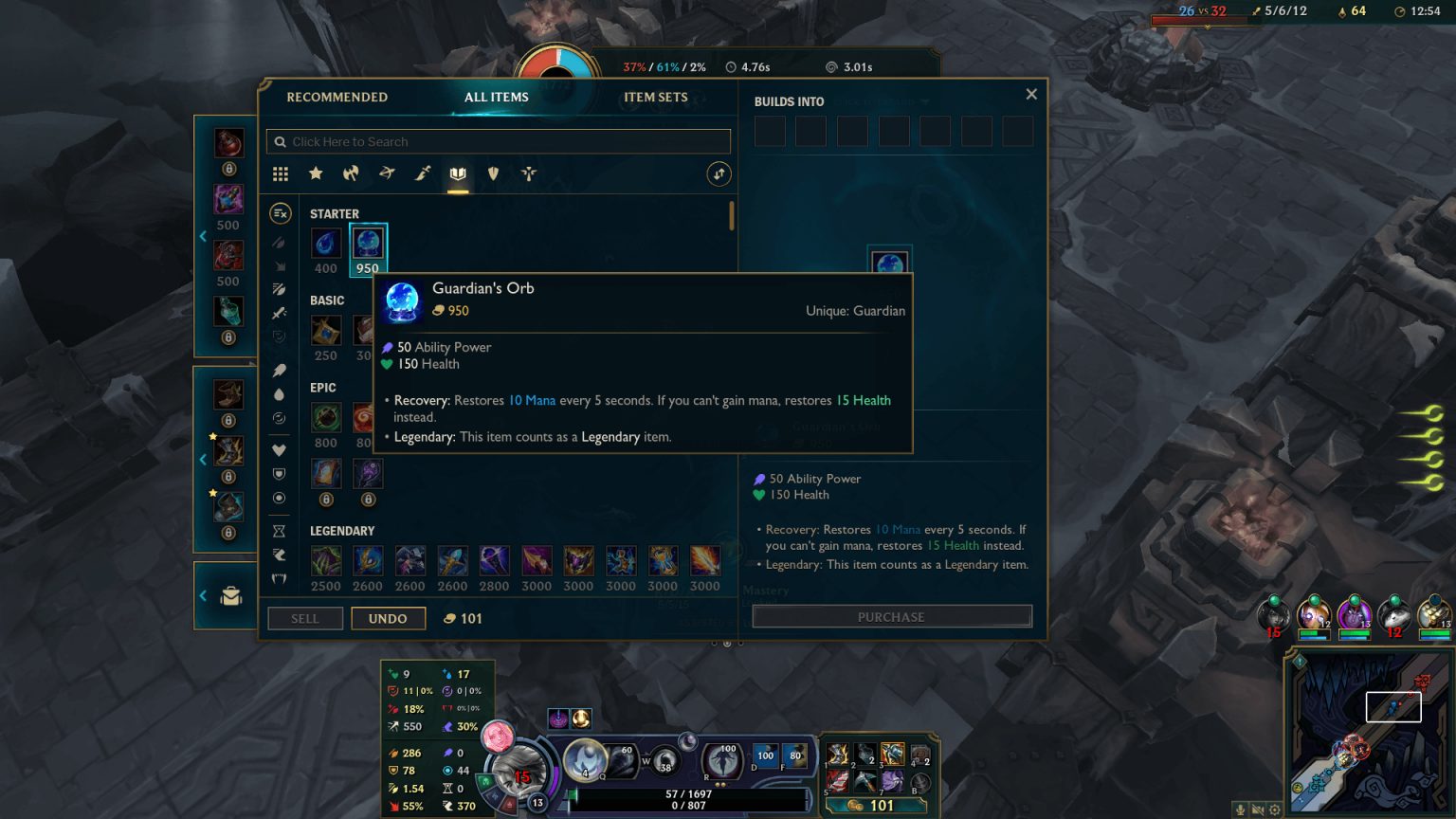
Task: Enable the Health heart stat filter
Action: tap(278, 449)
